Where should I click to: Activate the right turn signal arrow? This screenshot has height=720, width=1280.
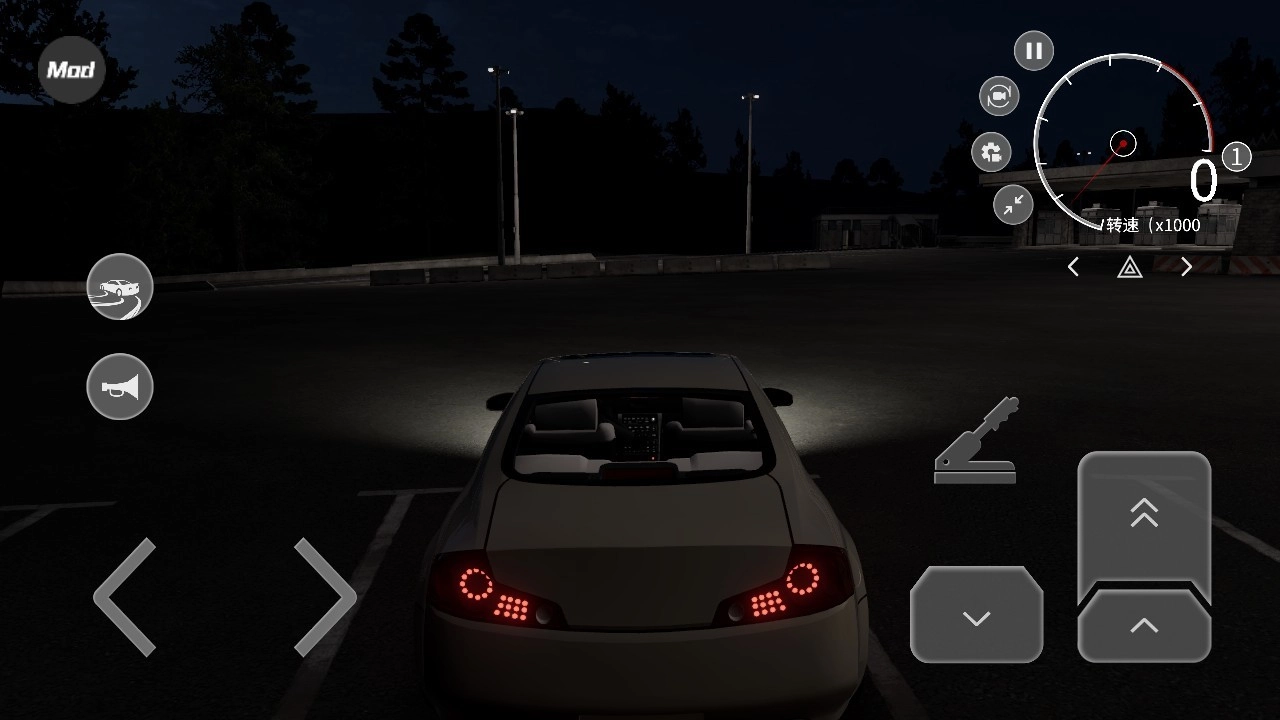point(1186,267)
